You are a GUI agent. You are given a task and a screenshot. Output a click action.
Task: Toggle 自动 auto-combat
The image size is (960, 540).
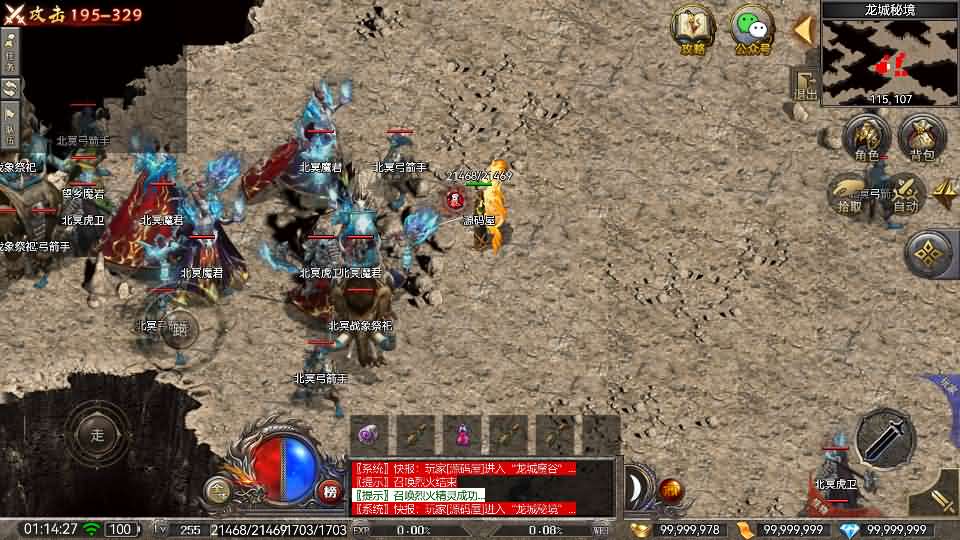pos(905,192)
